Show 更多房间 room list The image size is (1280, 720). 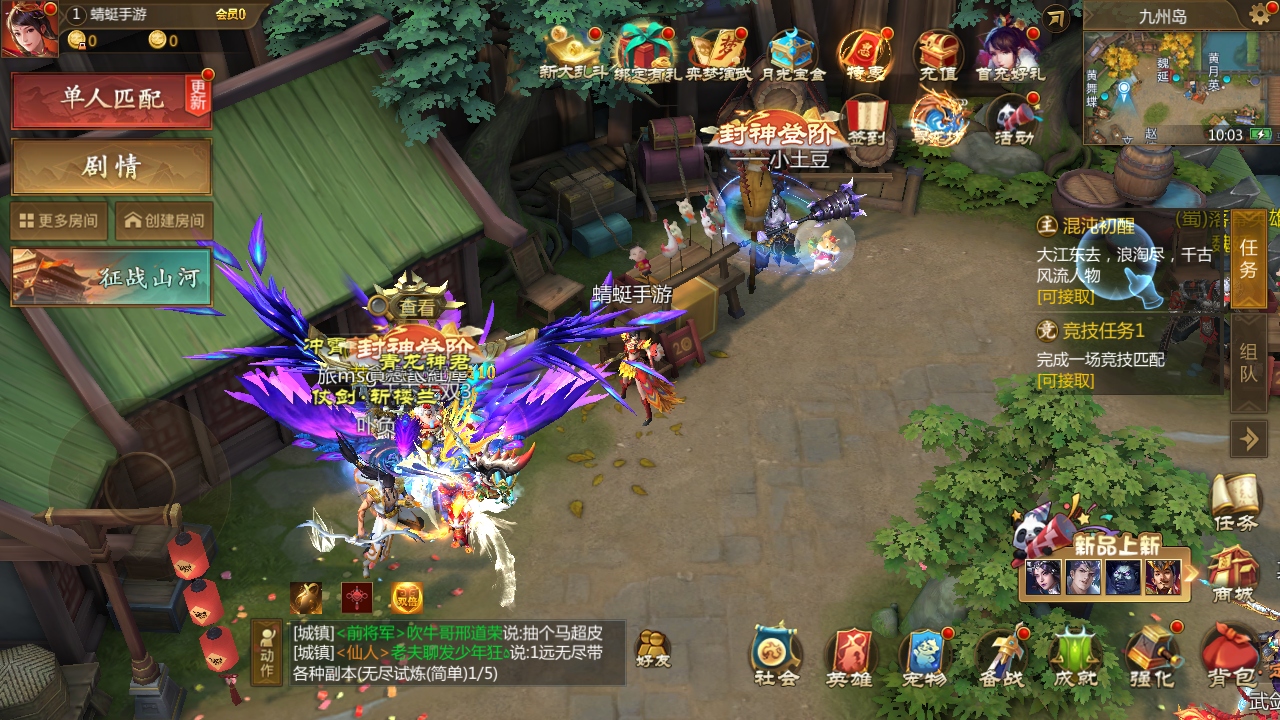click(x=59, y=221)
